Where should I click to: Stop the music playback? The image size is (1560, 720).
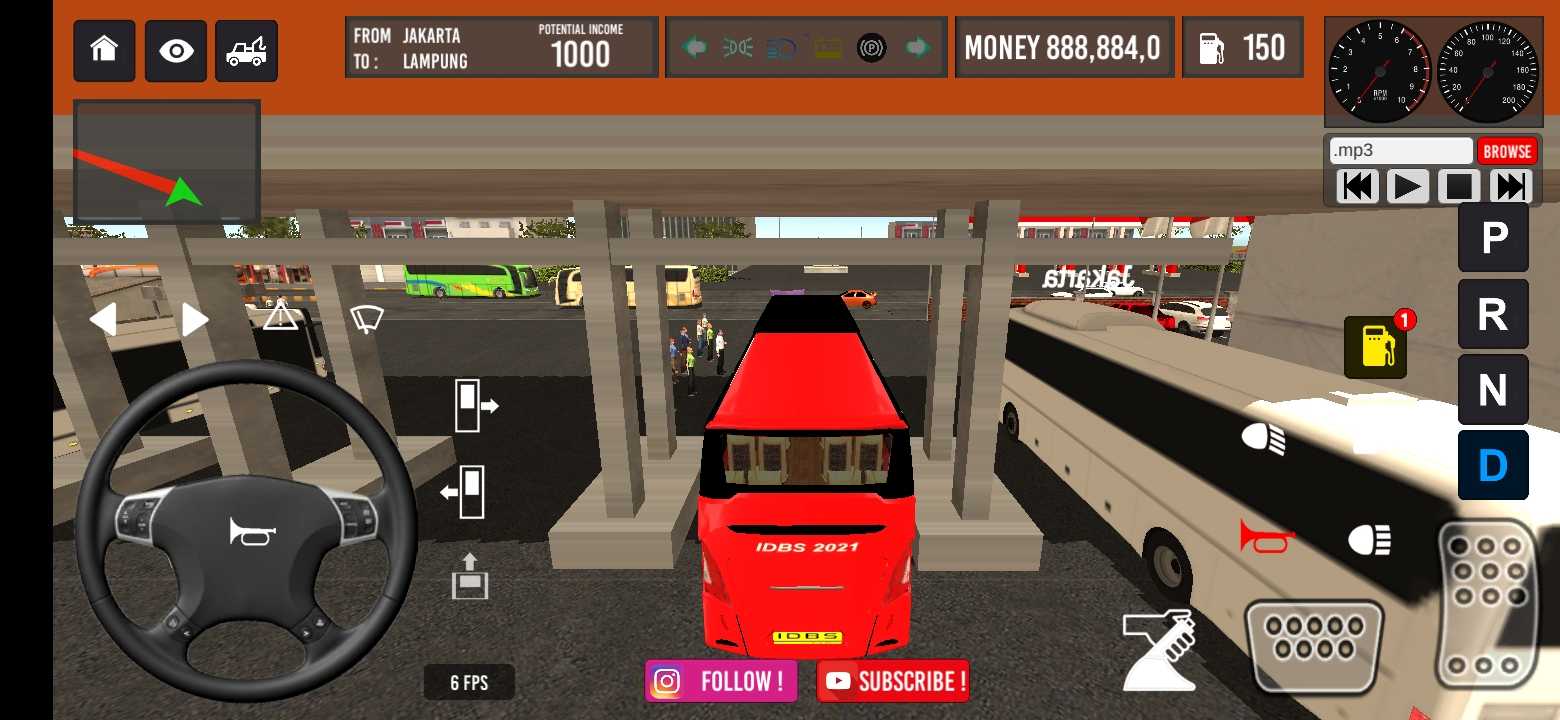(x=1459, y=186)
